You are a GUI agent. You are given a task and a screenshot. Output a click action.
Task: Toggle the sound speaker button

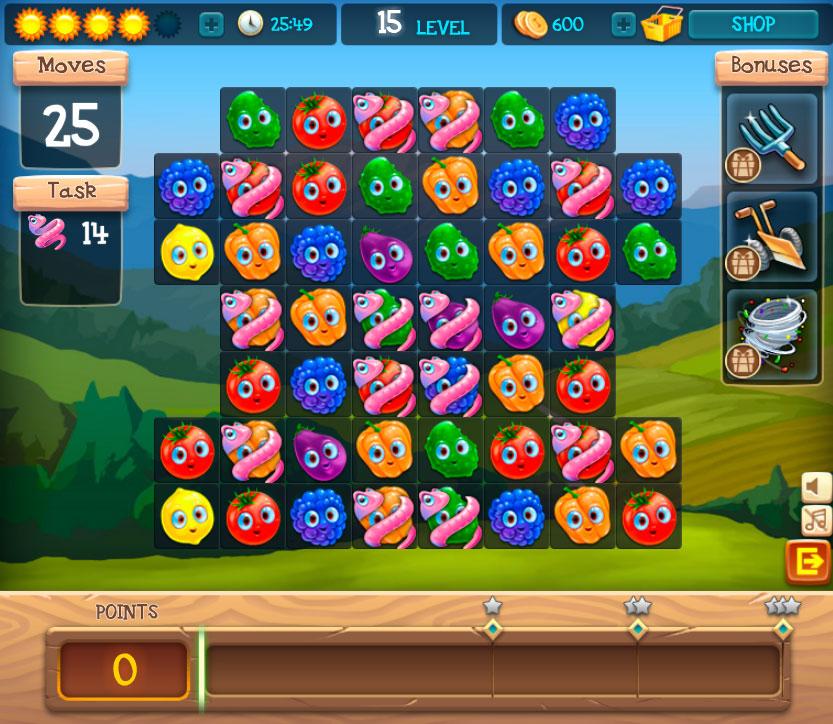coord(817,487)
